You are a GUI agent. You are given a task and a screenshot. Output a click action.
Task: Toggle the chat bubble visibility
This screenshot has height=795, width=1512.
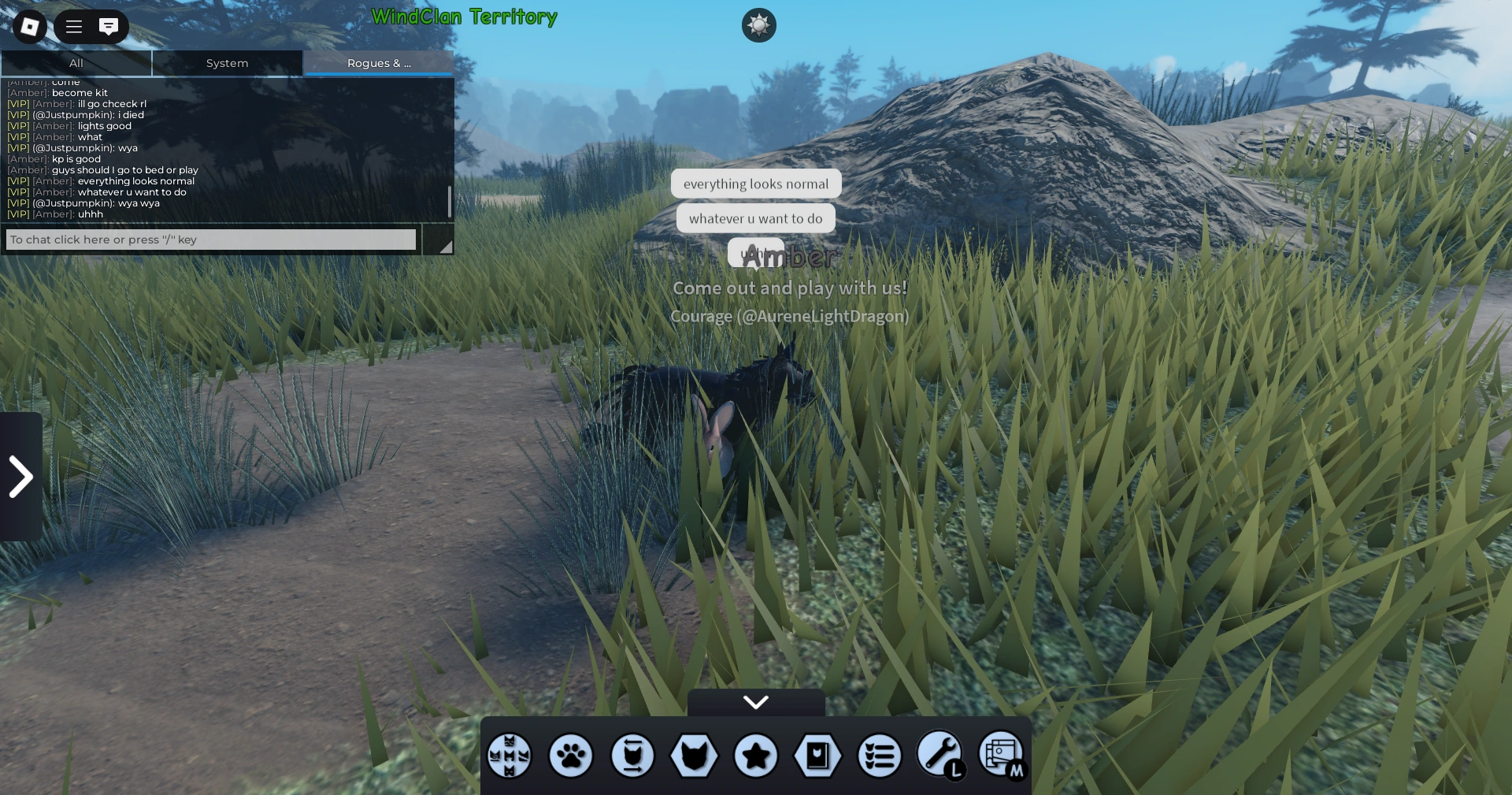[x=108, y=26]
